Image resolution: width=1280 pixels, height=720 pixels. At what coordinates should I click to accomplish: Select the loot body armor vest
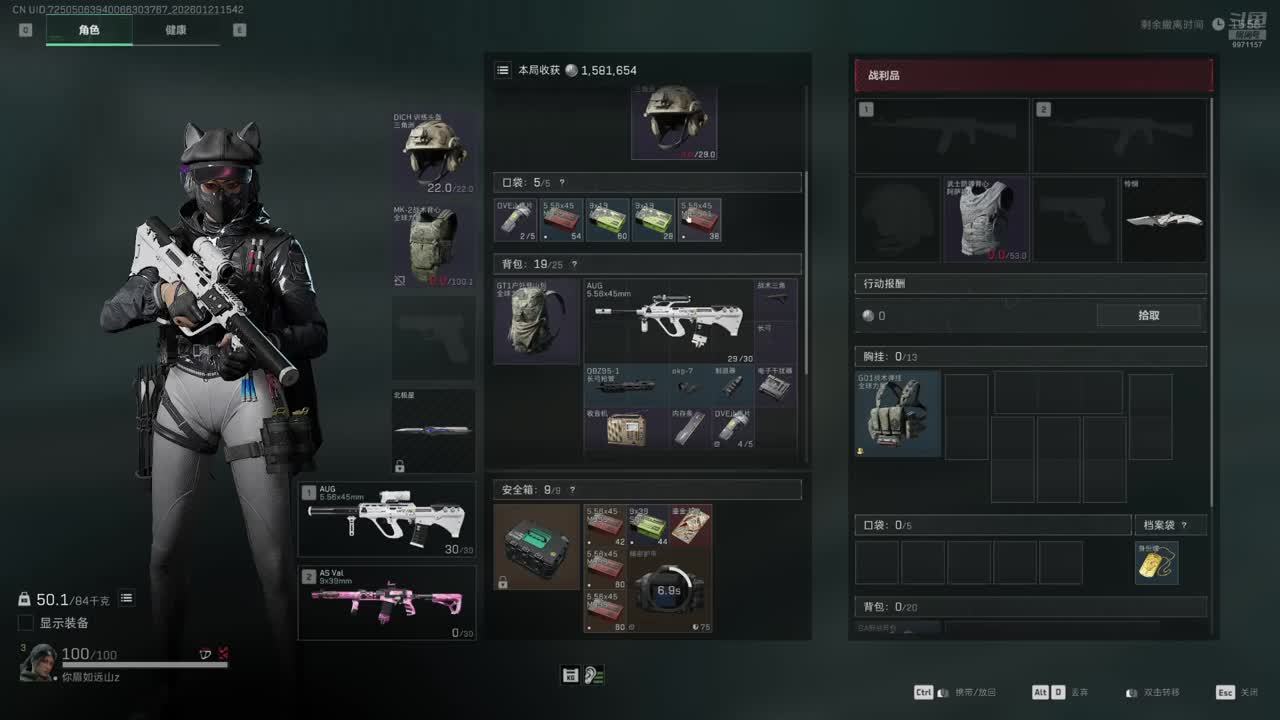[x=986, y=220]
